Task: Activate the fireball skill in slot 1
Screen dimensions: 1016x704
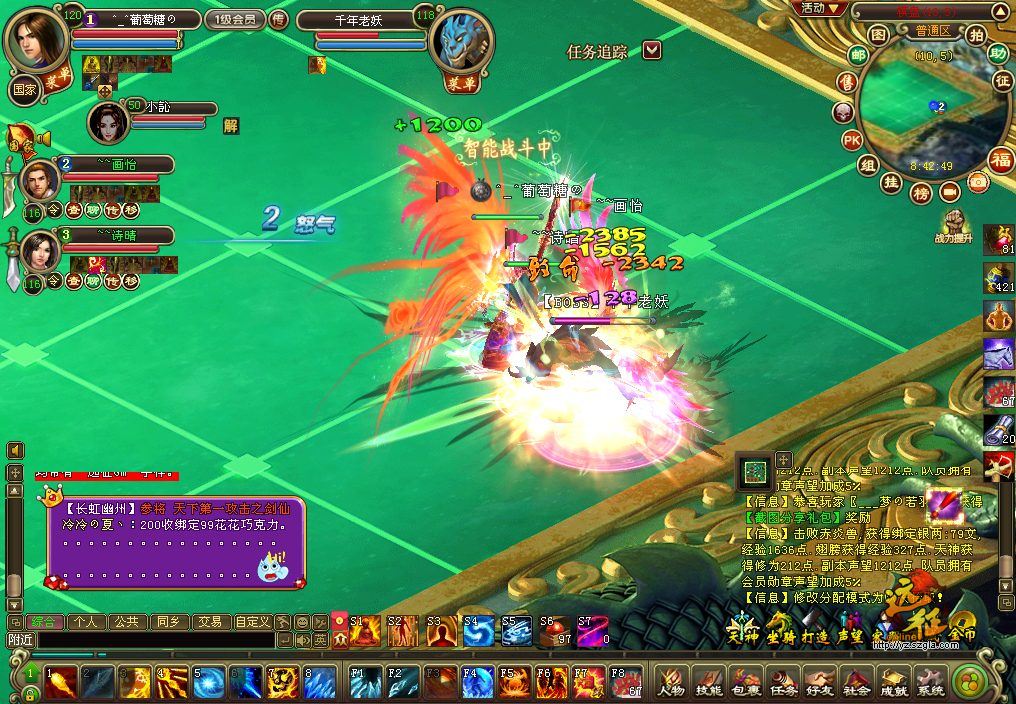Action: pos(59,683)
